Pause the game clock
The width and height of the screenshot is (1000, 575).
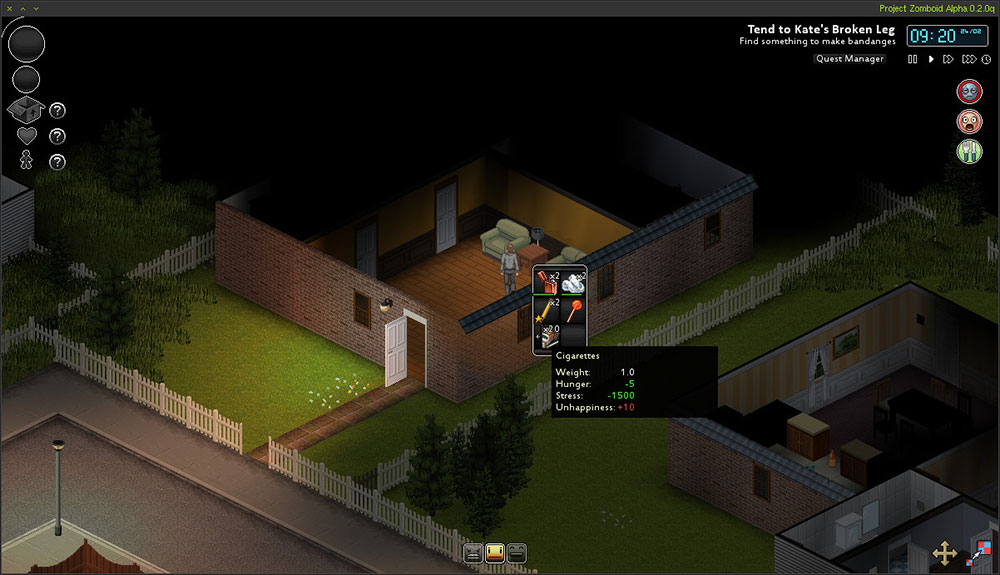912,60
